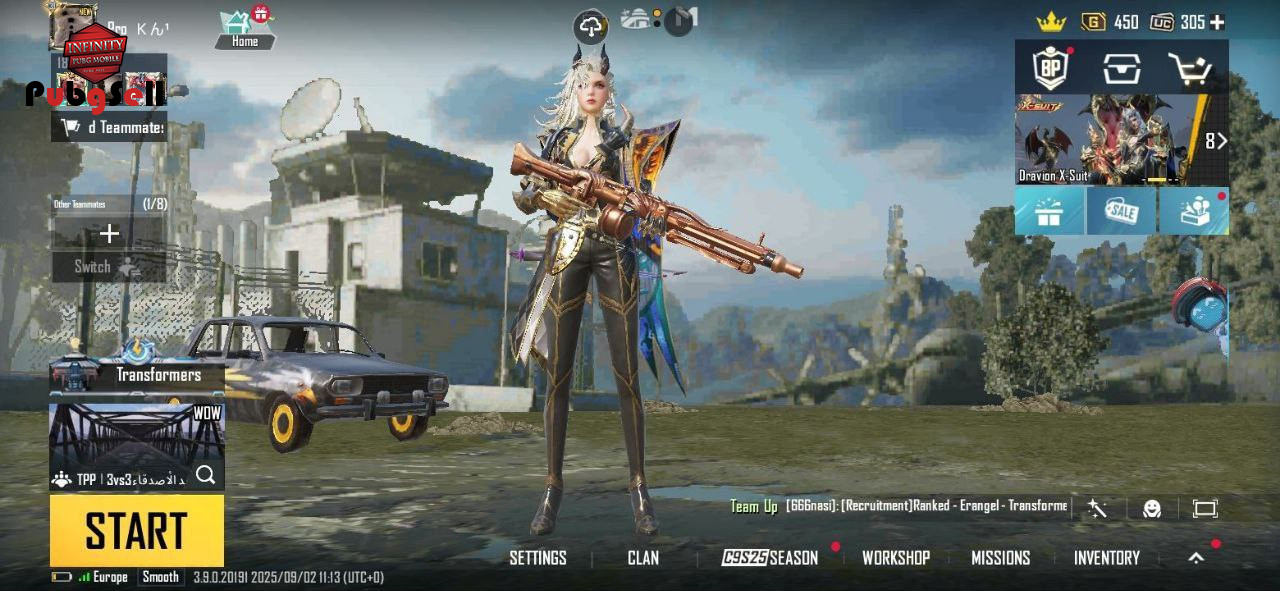The image size is (1280, 591).
Task: Tap the yellow START button
Action: tap(136, 531)
